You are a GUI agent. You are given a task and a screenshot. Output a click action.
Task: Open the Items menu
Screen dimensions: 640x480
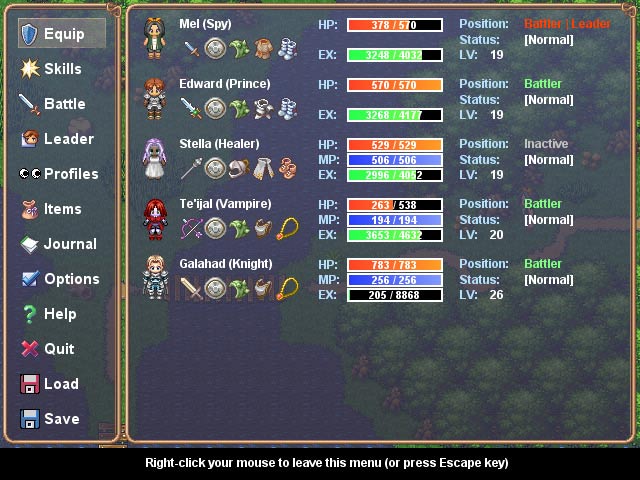click(62, 209)
